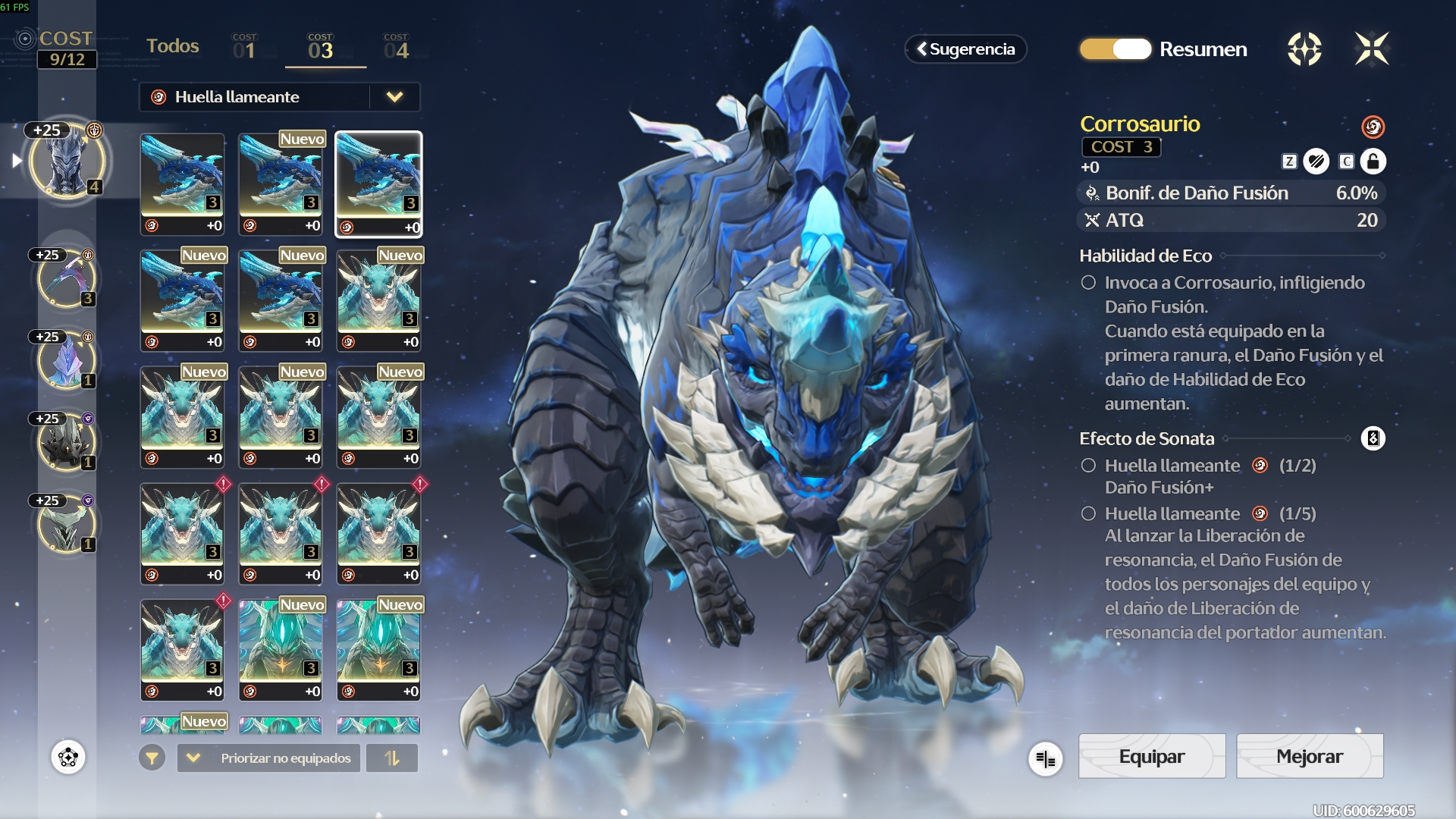Equip the selected Corrosaurio echo

[1151, 756]
